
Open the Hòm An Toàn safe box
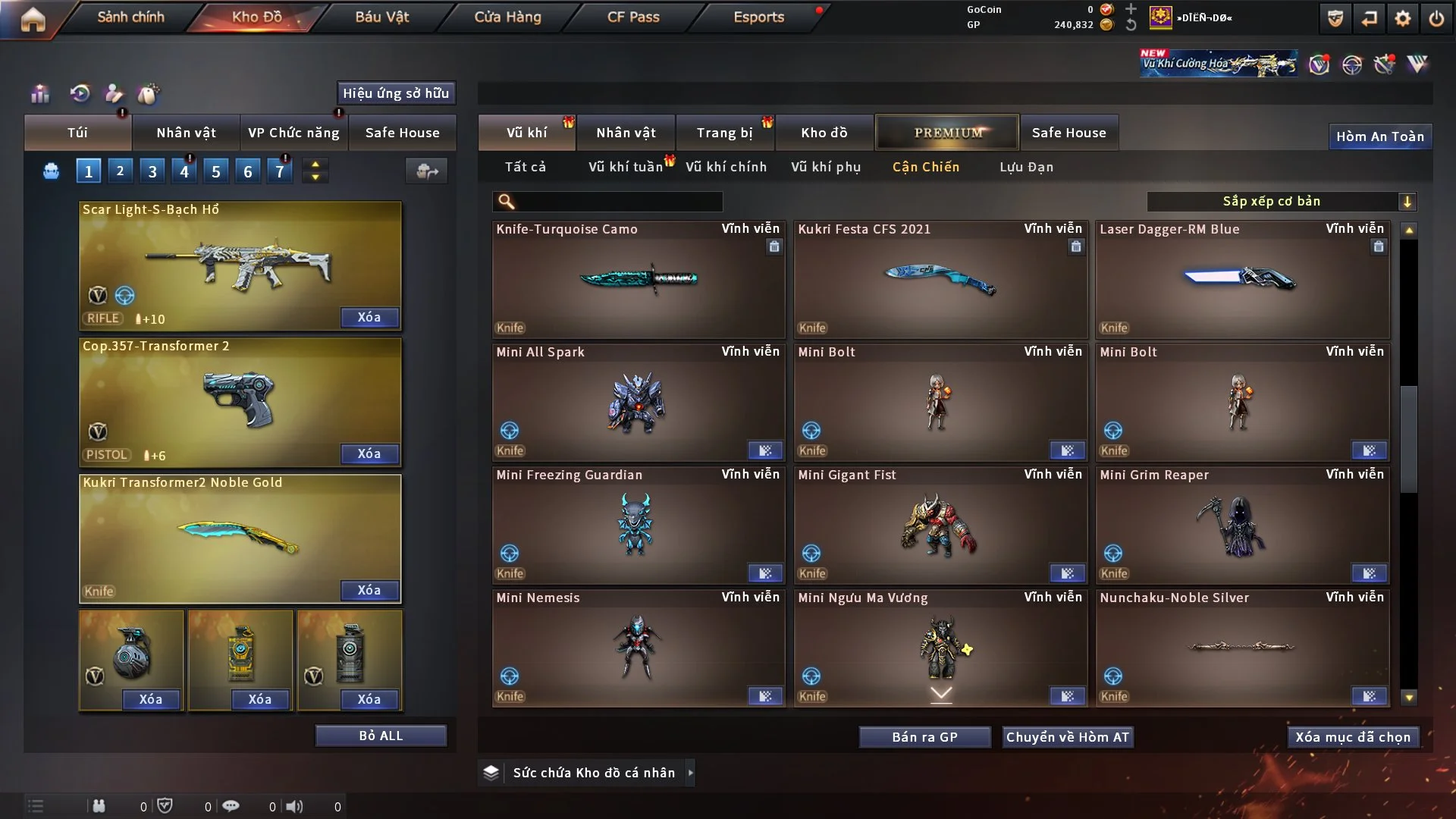[1379, 136]
